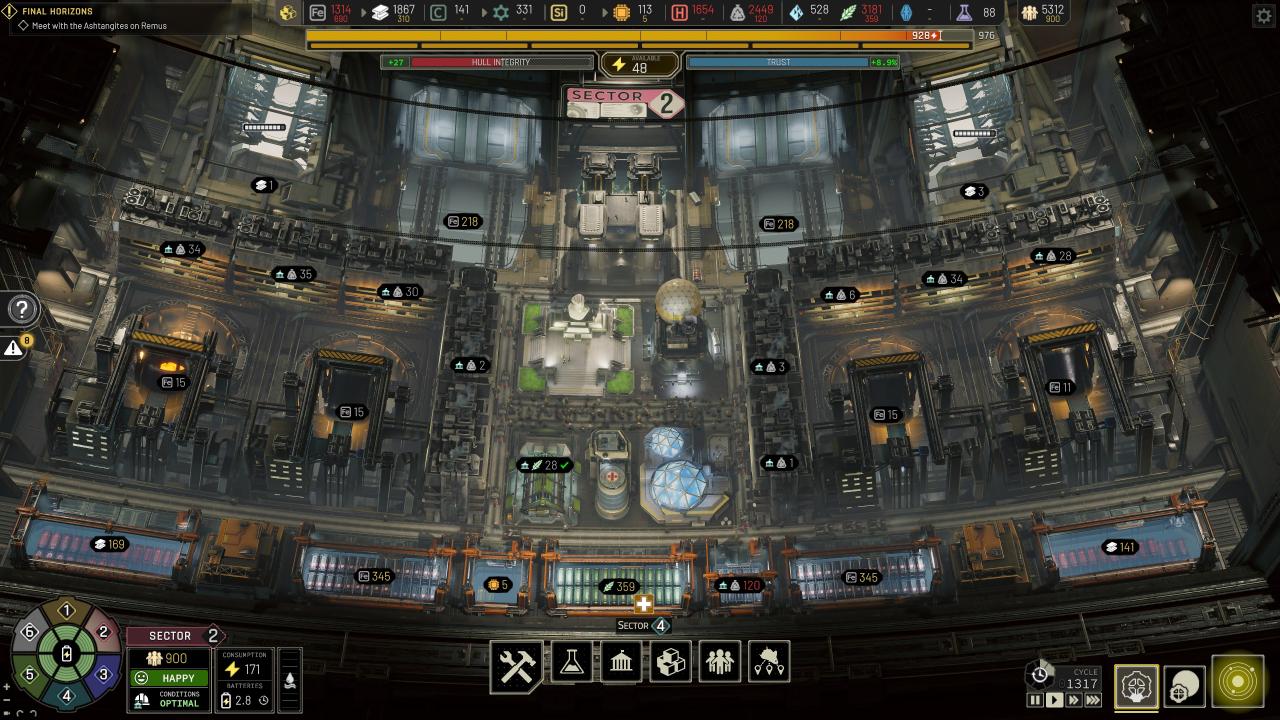Open the expeditions map-pins menu
This screenshot has height=720, width=1280.
point(769,662)
